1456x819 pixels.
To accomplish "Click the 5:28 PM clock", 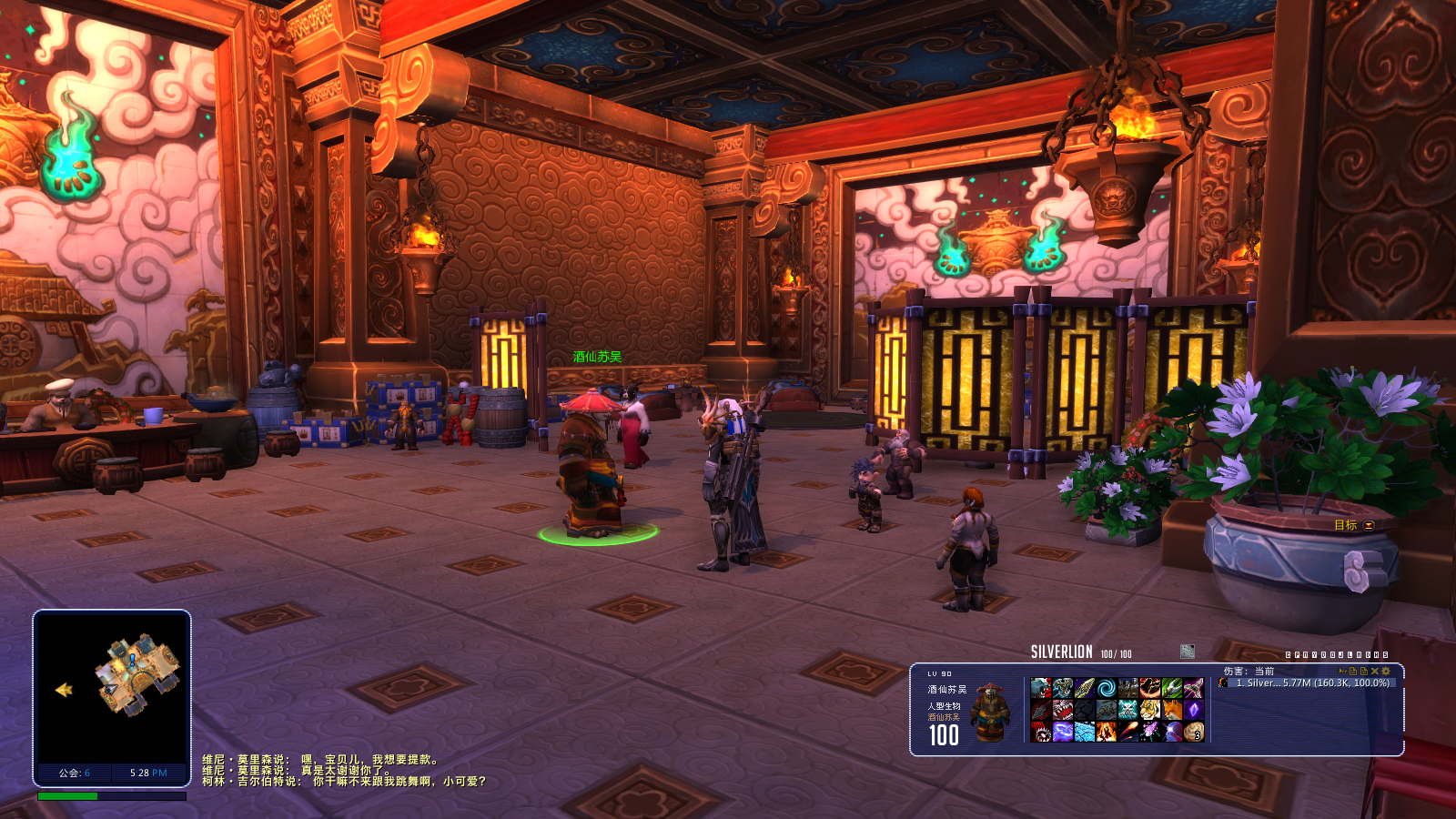I will 148,773.
